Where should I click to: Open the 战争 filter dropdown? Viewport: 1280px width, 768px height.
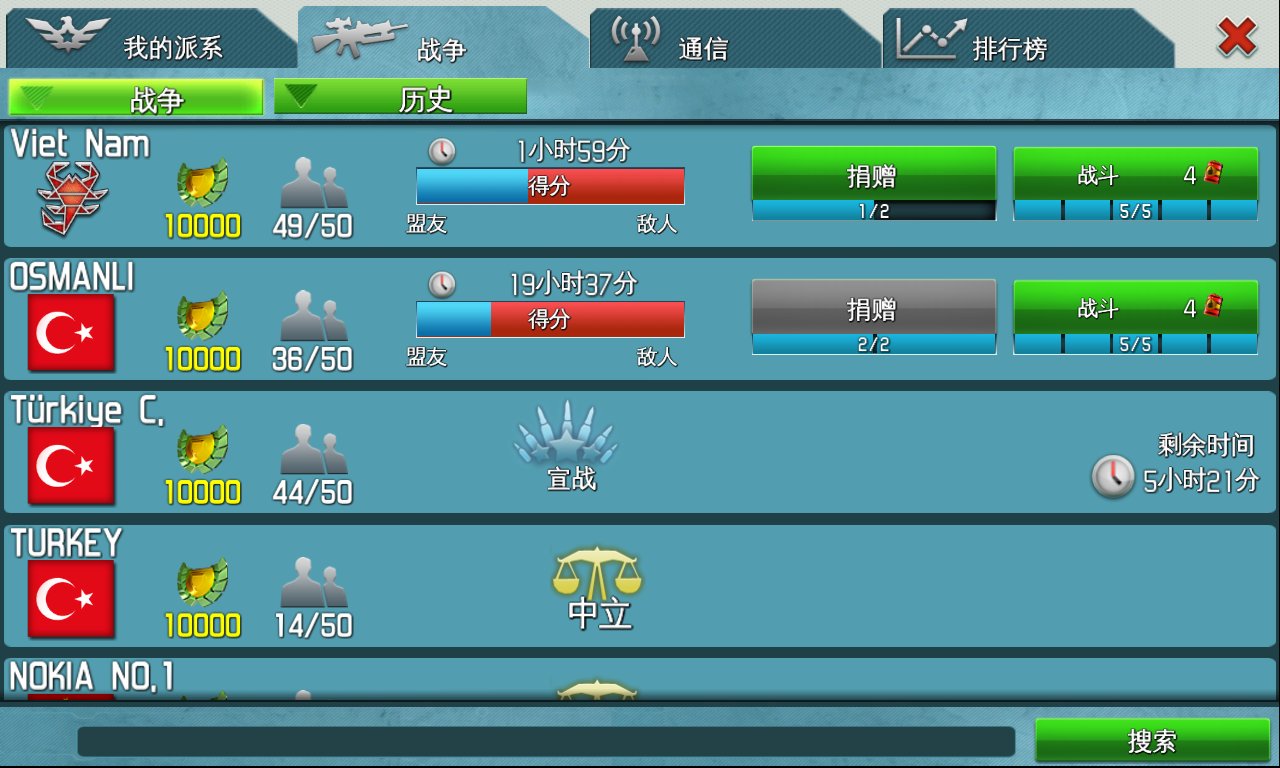pyautogui.click(x=135, y=95)
